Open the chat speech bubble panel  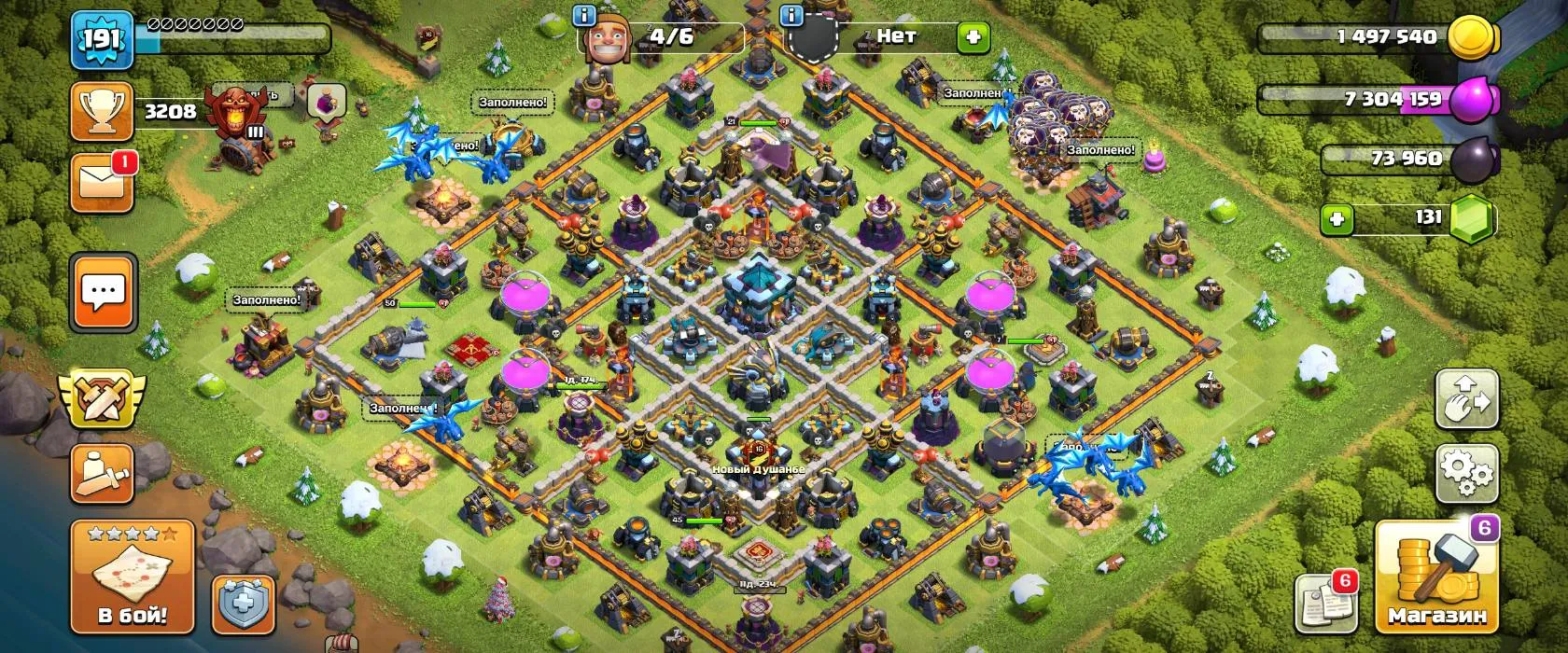click(x=103, y=292)
